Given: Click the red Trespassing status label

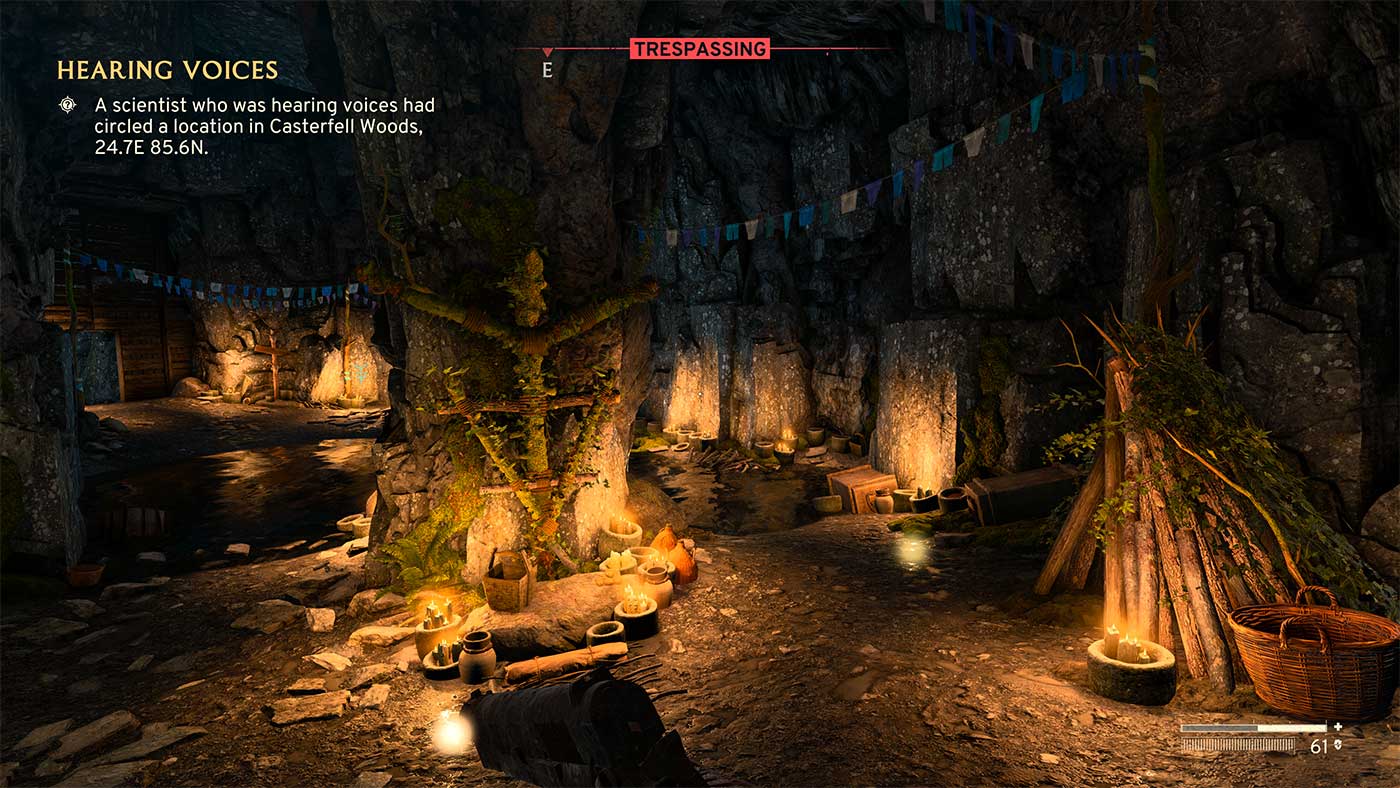Looking at the screenshot, I should (x=699, y=48).
